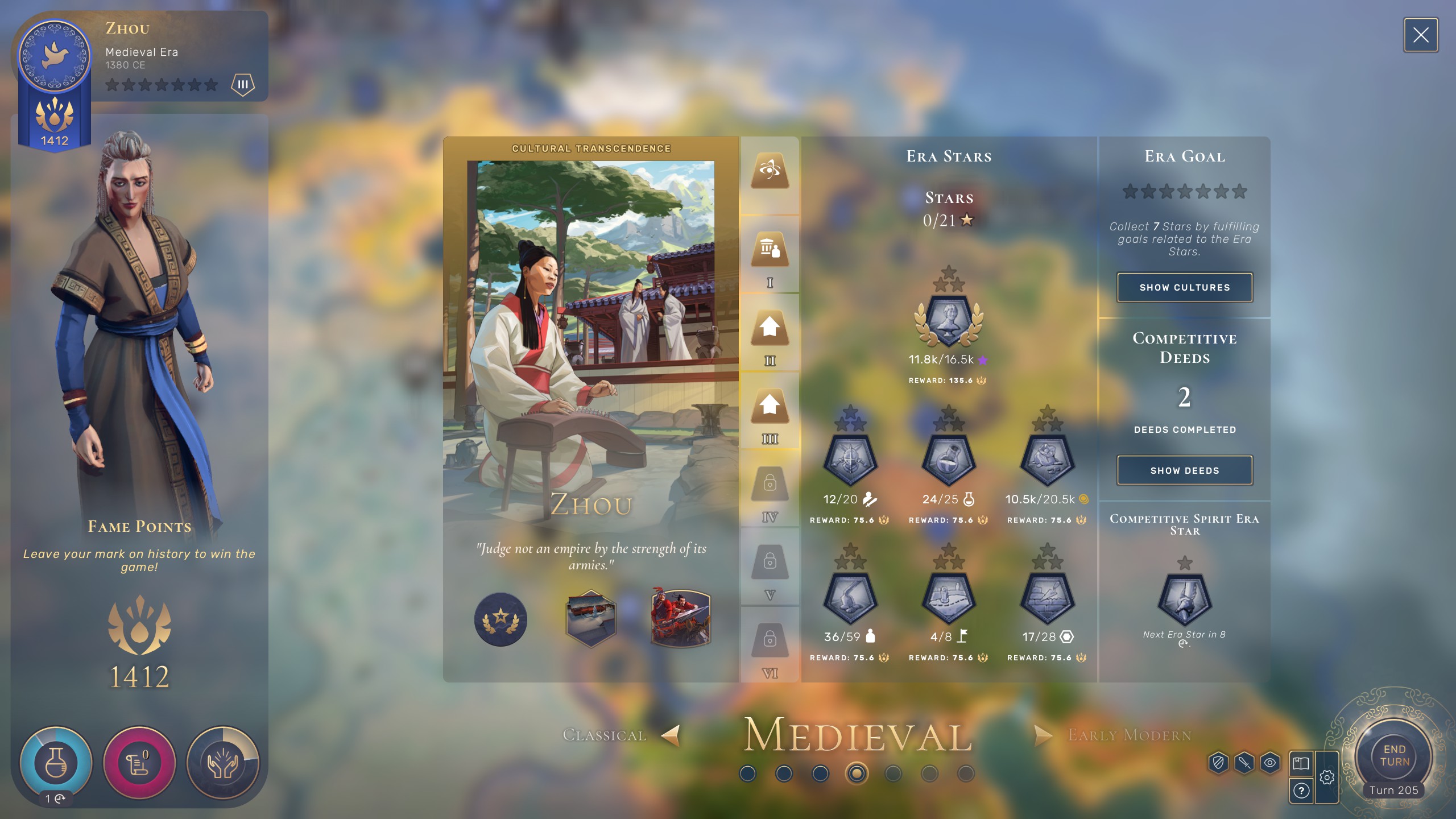Close the fame screen

[x=1420, y=35]
